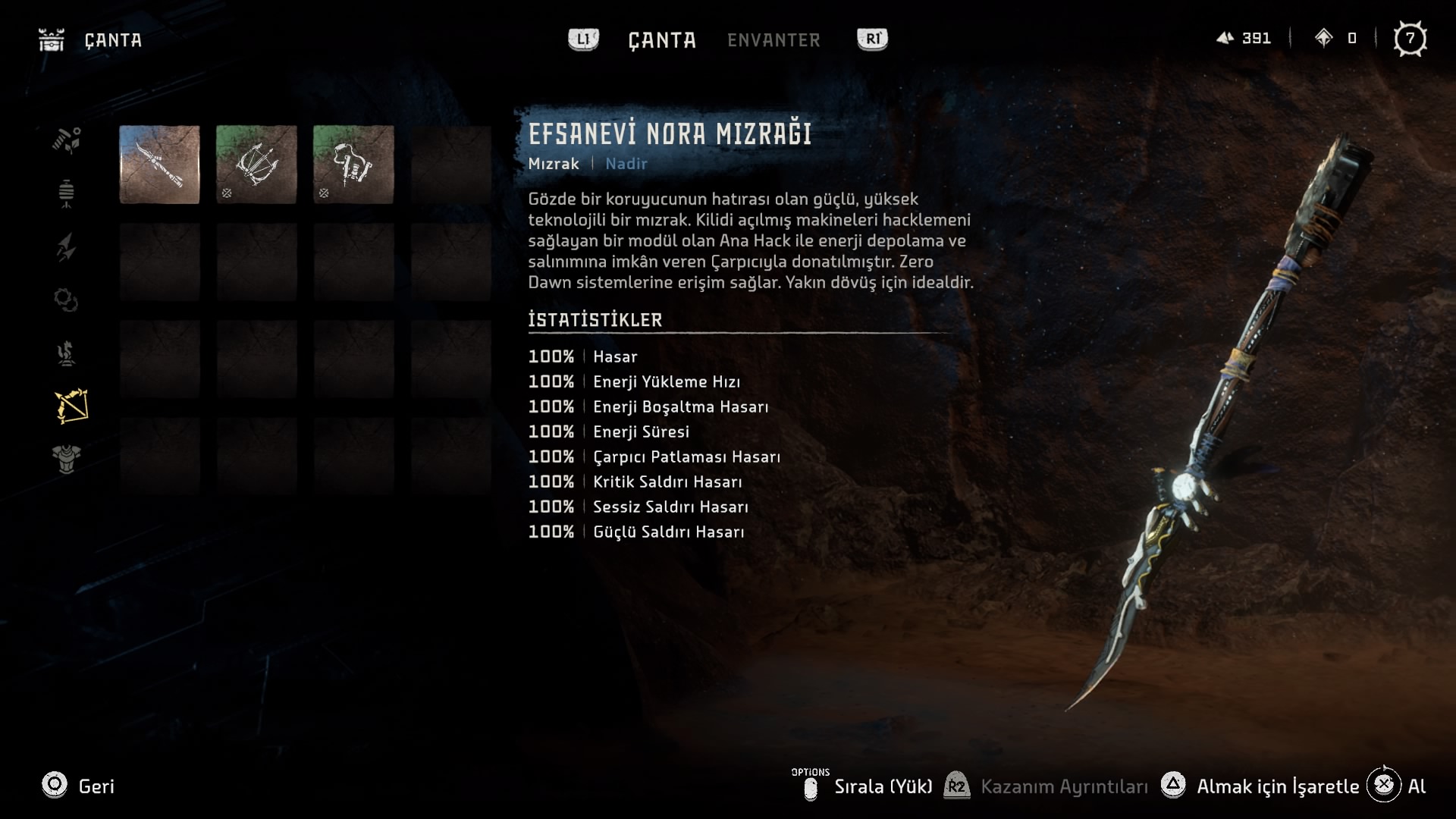Select the crossbow-shaped weapon slot
1456x819 pixels.
(256, 165)
